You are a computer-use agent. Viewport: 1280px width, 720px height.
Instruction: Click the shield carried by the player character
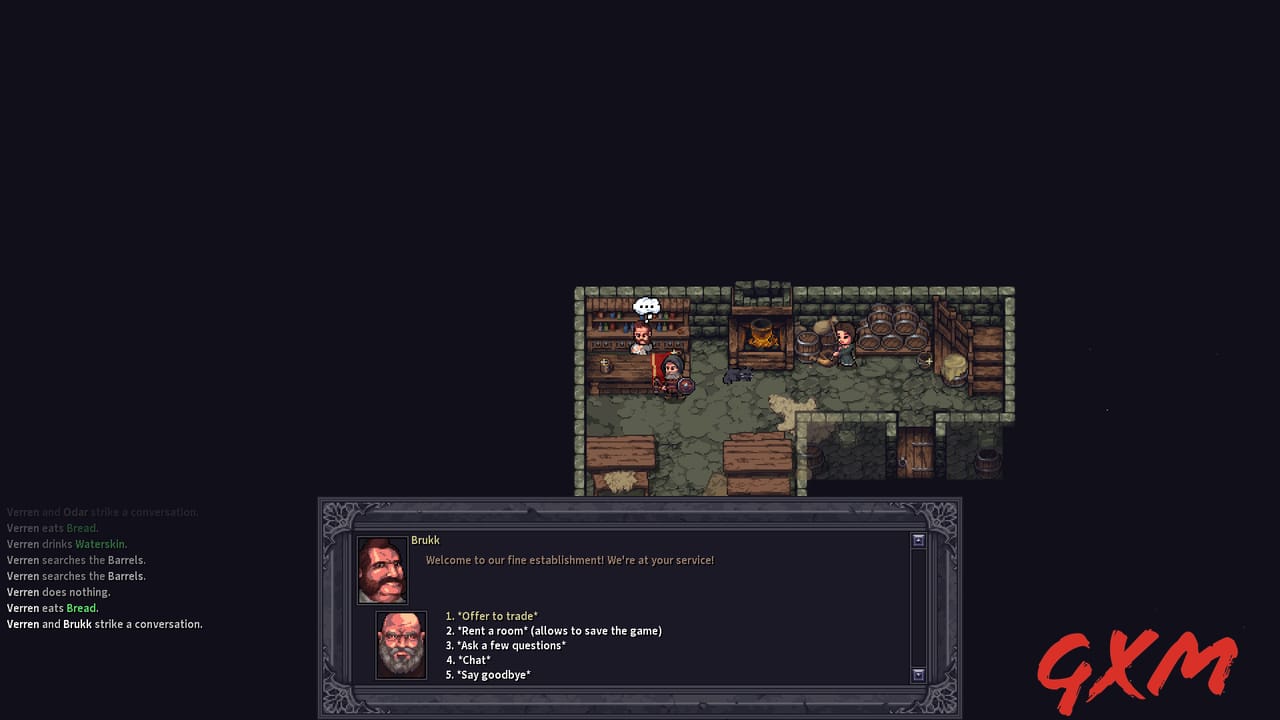click(684, 386)
